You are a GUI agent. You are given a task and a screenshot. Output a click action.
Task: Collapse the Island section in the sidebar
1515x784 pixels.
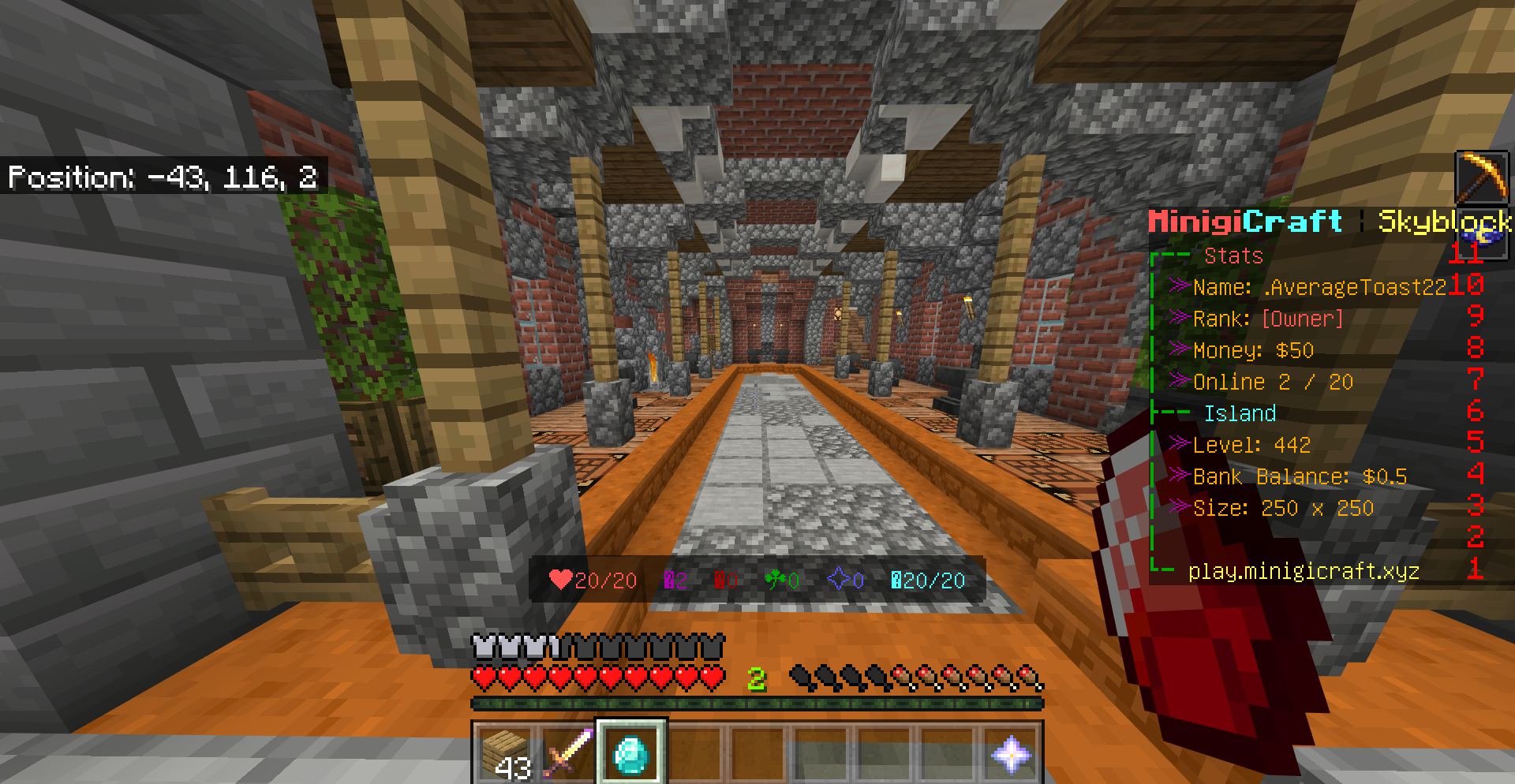(x=1239, y=413)
